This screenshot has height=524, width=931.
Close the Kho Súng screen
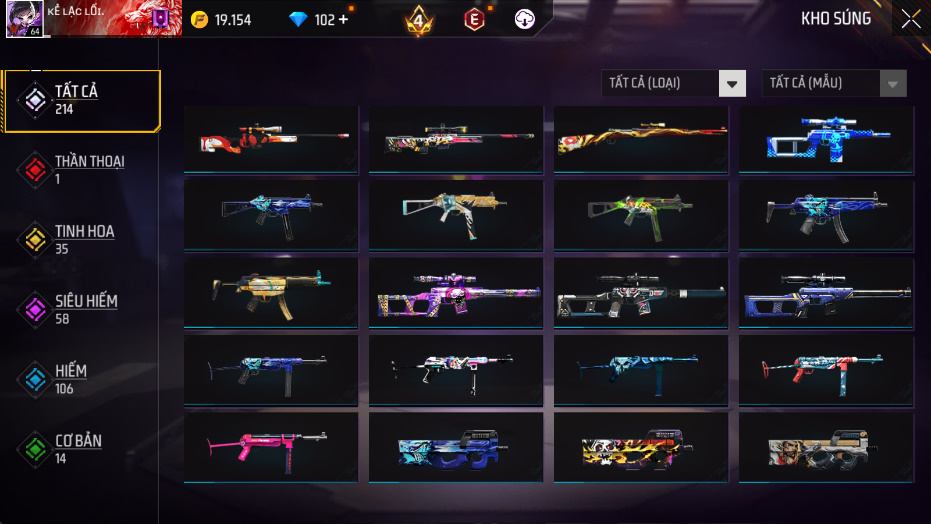coord(910,19)
